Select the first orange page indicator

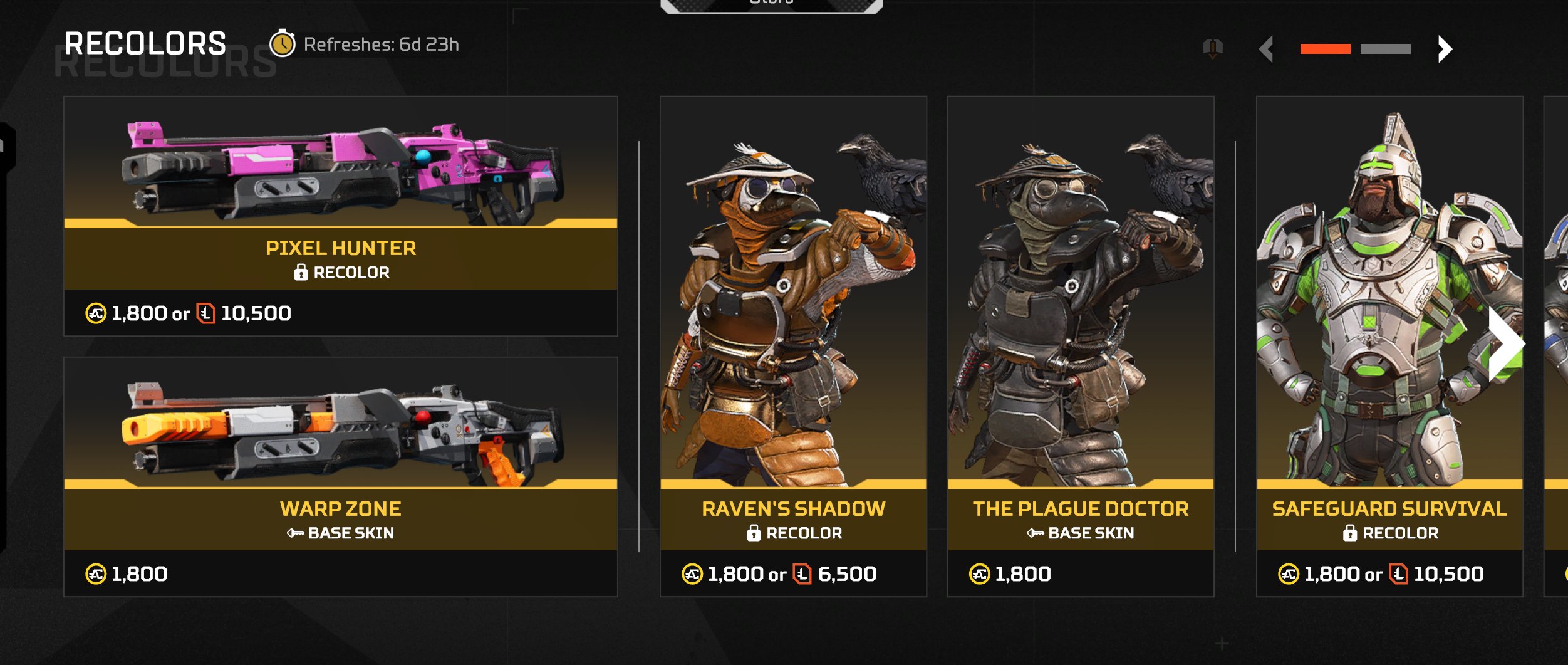click(1325, 49)
